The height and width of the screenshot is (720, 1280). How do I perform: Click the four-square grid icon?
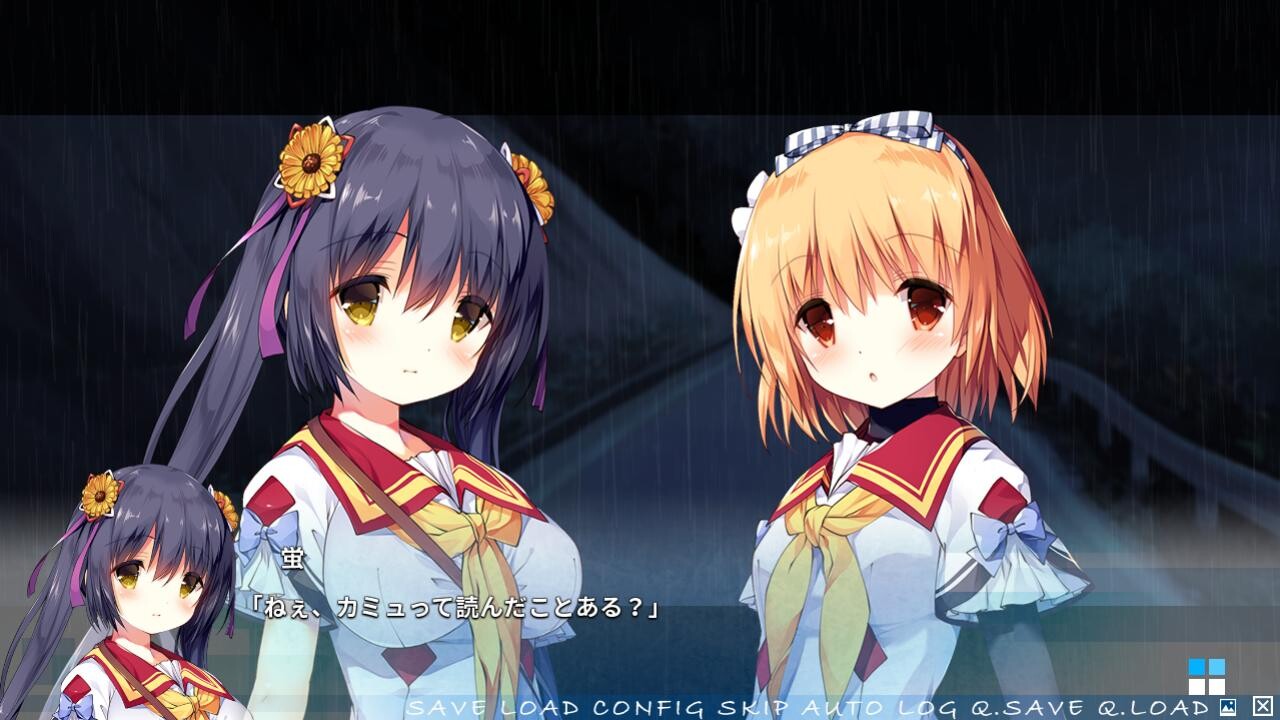(x=1206, y=676)
